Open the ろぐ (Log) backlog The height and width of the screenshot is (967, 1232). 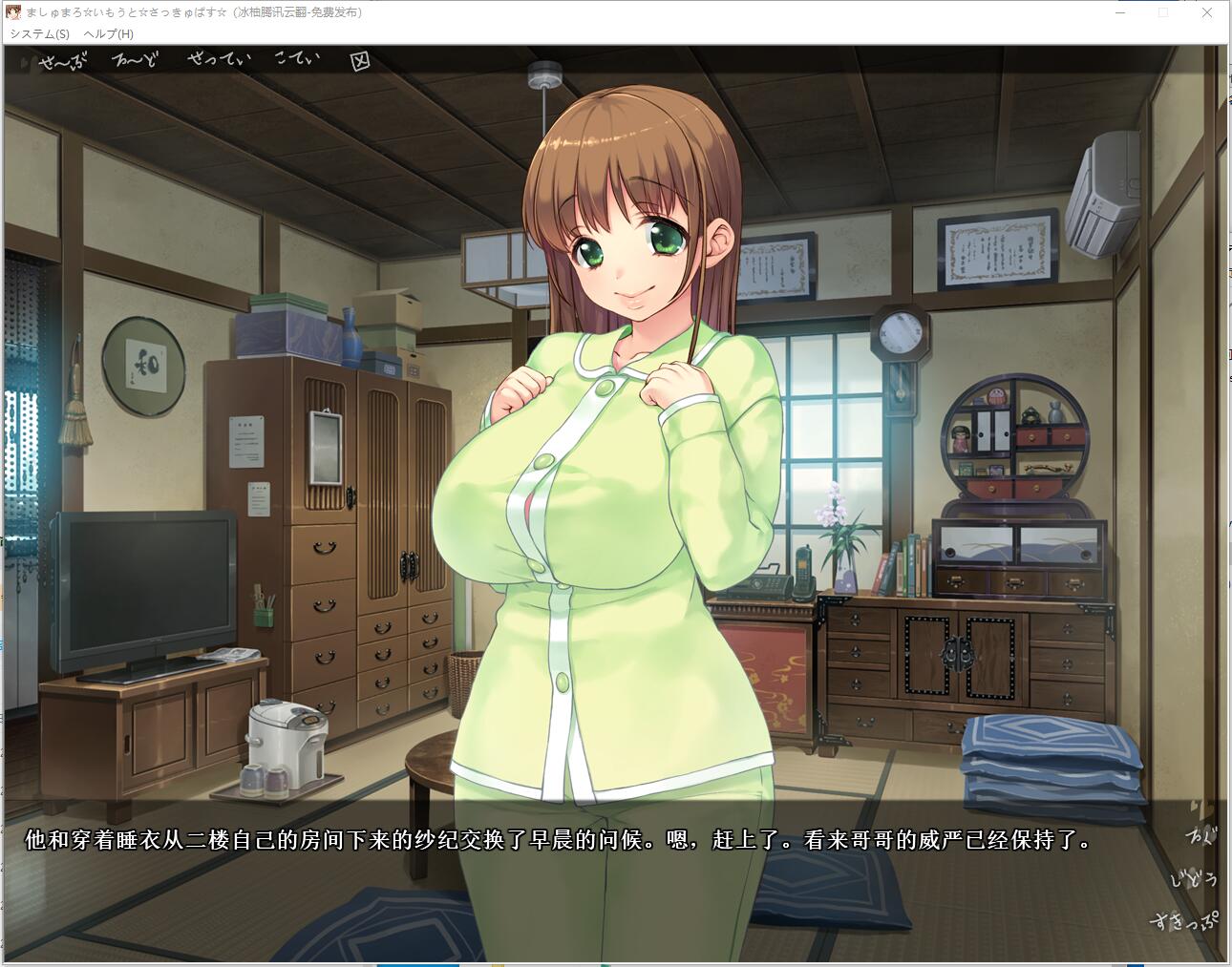tap(1200, 837)
